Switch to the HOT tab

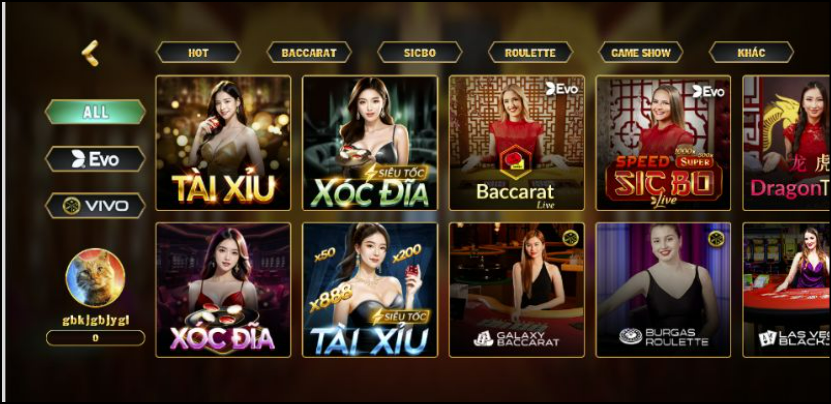click(198, 53)
